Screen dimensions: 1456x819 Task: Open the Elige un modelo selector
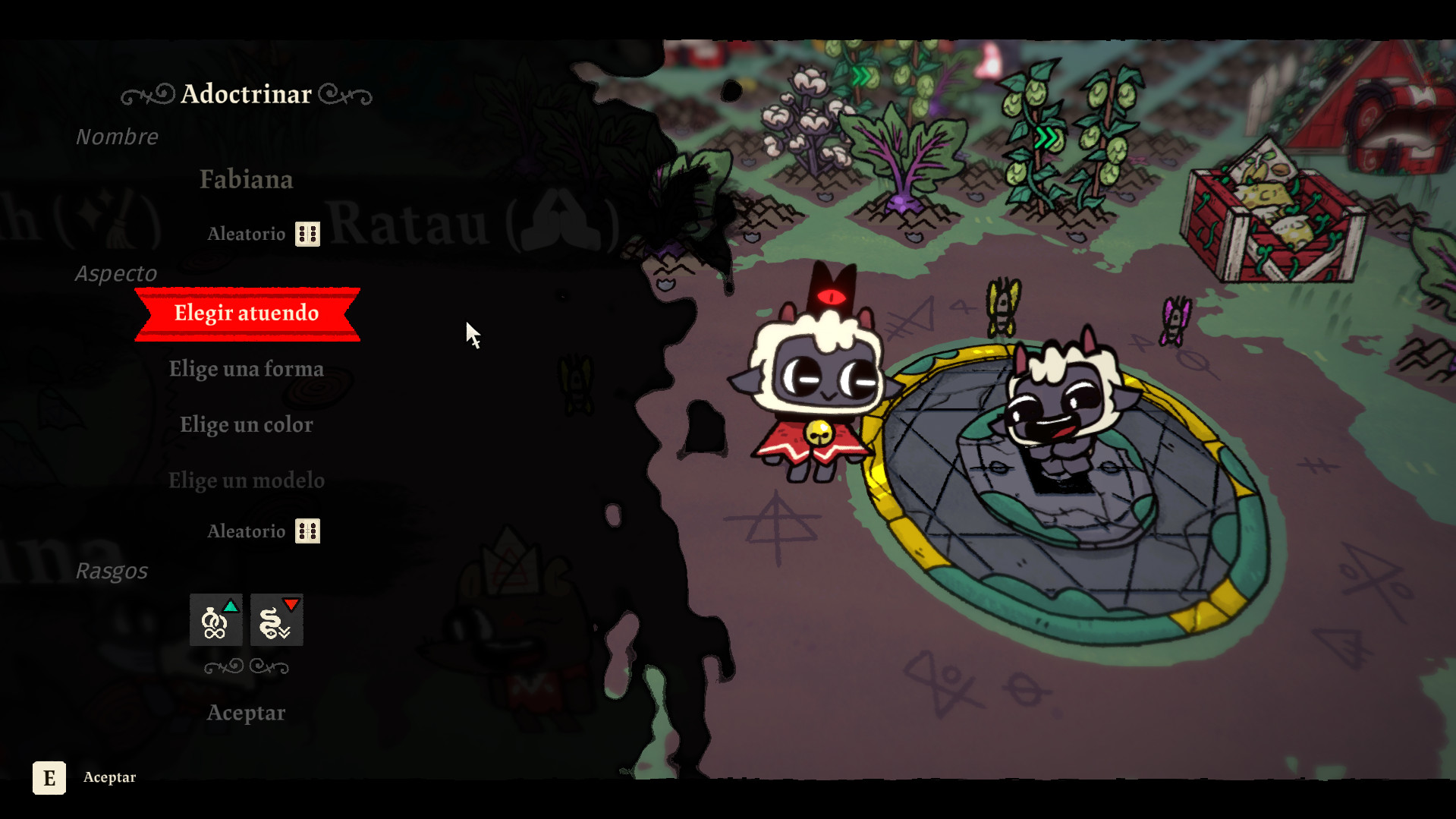pyautogui.click(x=246, y=480)
